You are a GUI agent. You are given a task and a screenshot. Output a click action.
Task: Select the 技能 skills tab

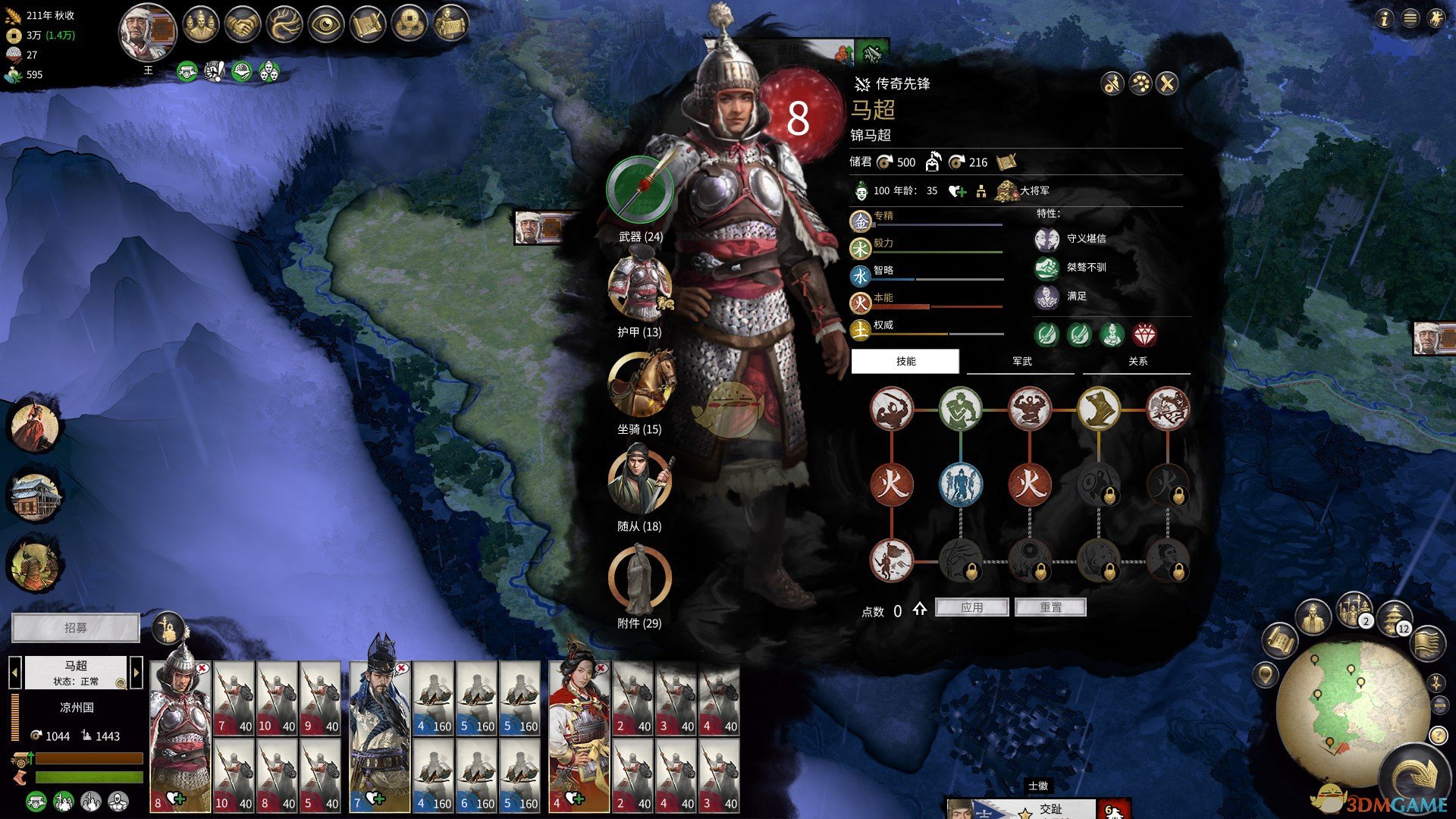coord(905,362)
